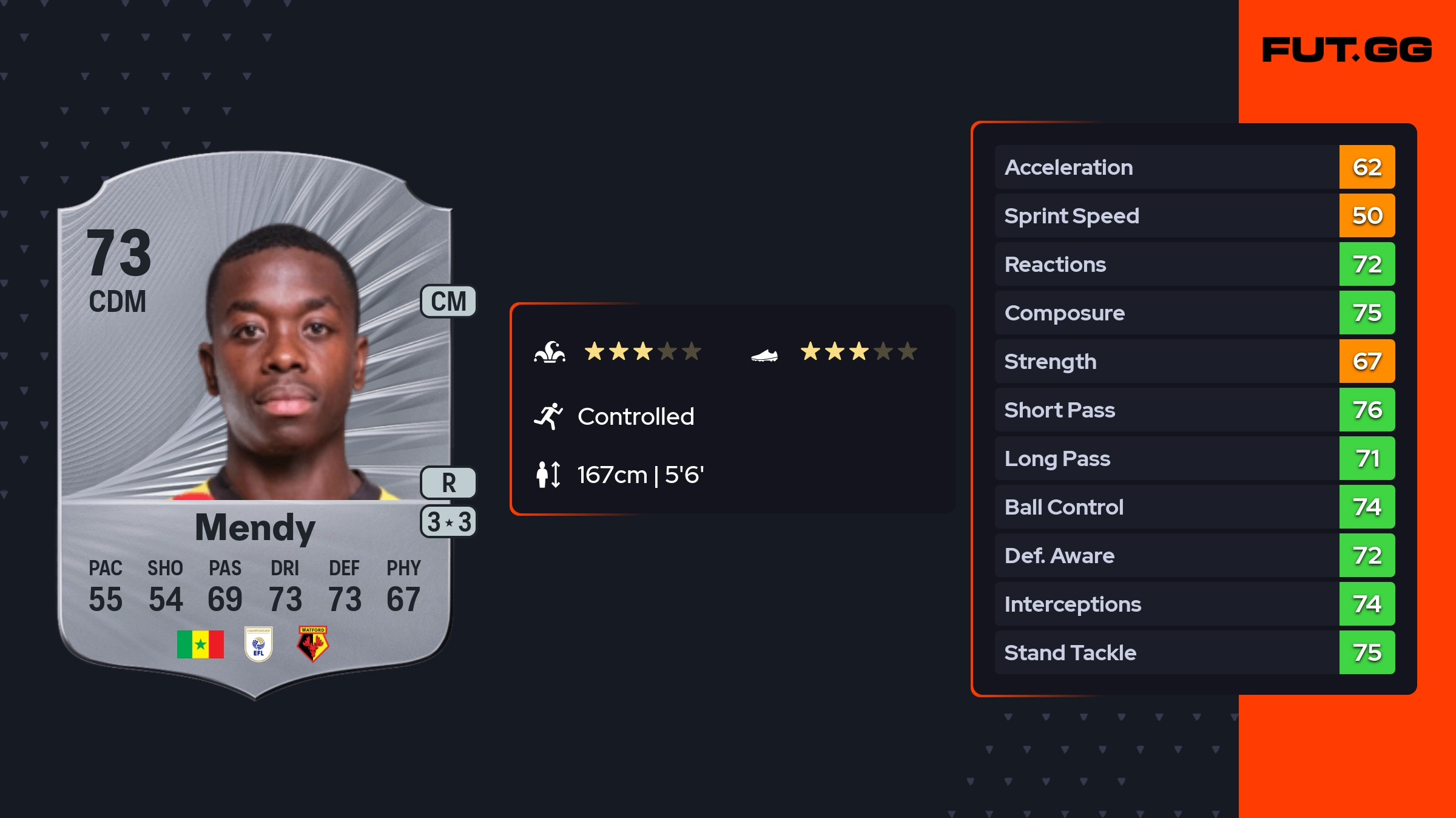1456x818 pixels.
Task: Click the Senegal flag on the card
Action: point(200,644)
